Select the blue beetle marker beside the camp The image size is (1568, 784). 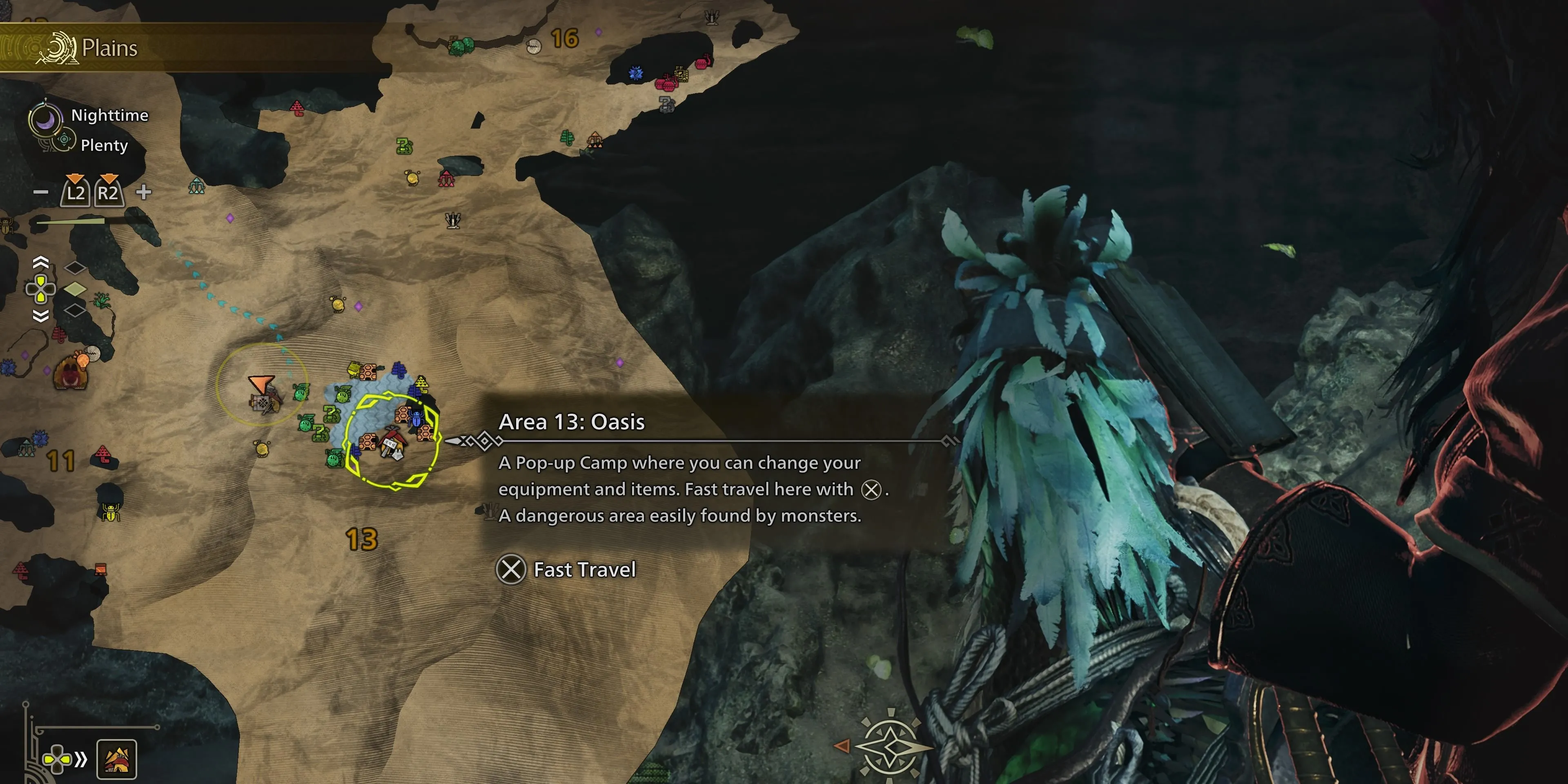[x=416, y=418]
